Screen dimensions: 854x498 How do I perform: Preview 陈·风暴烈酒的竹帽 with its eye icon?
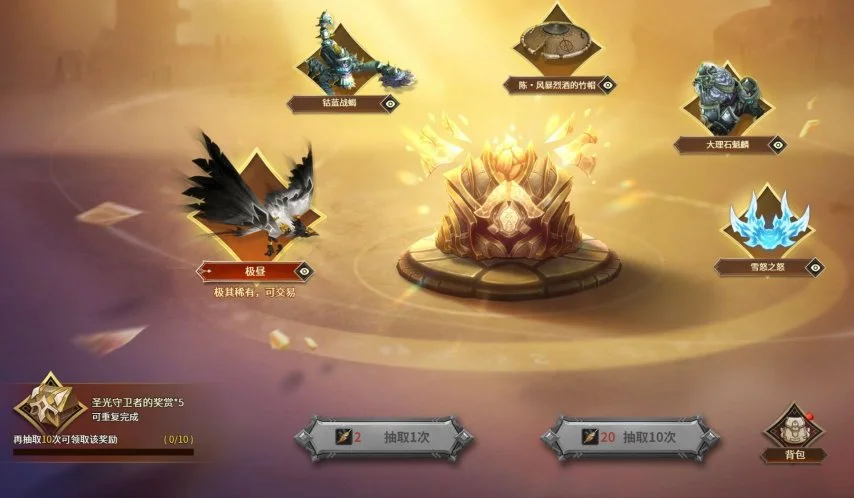[607, 85]
